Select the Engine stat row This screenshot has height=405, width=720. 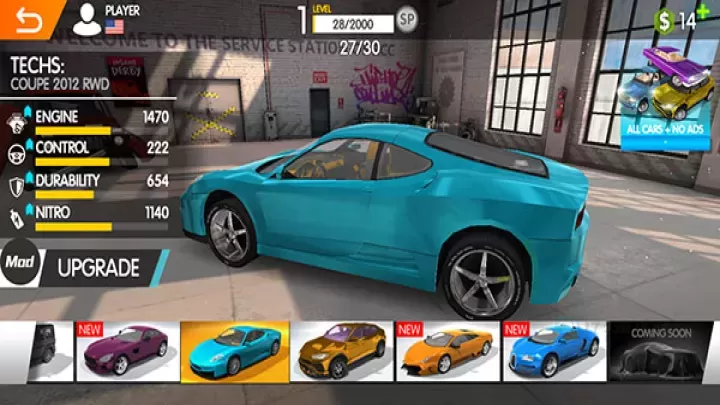88,121
